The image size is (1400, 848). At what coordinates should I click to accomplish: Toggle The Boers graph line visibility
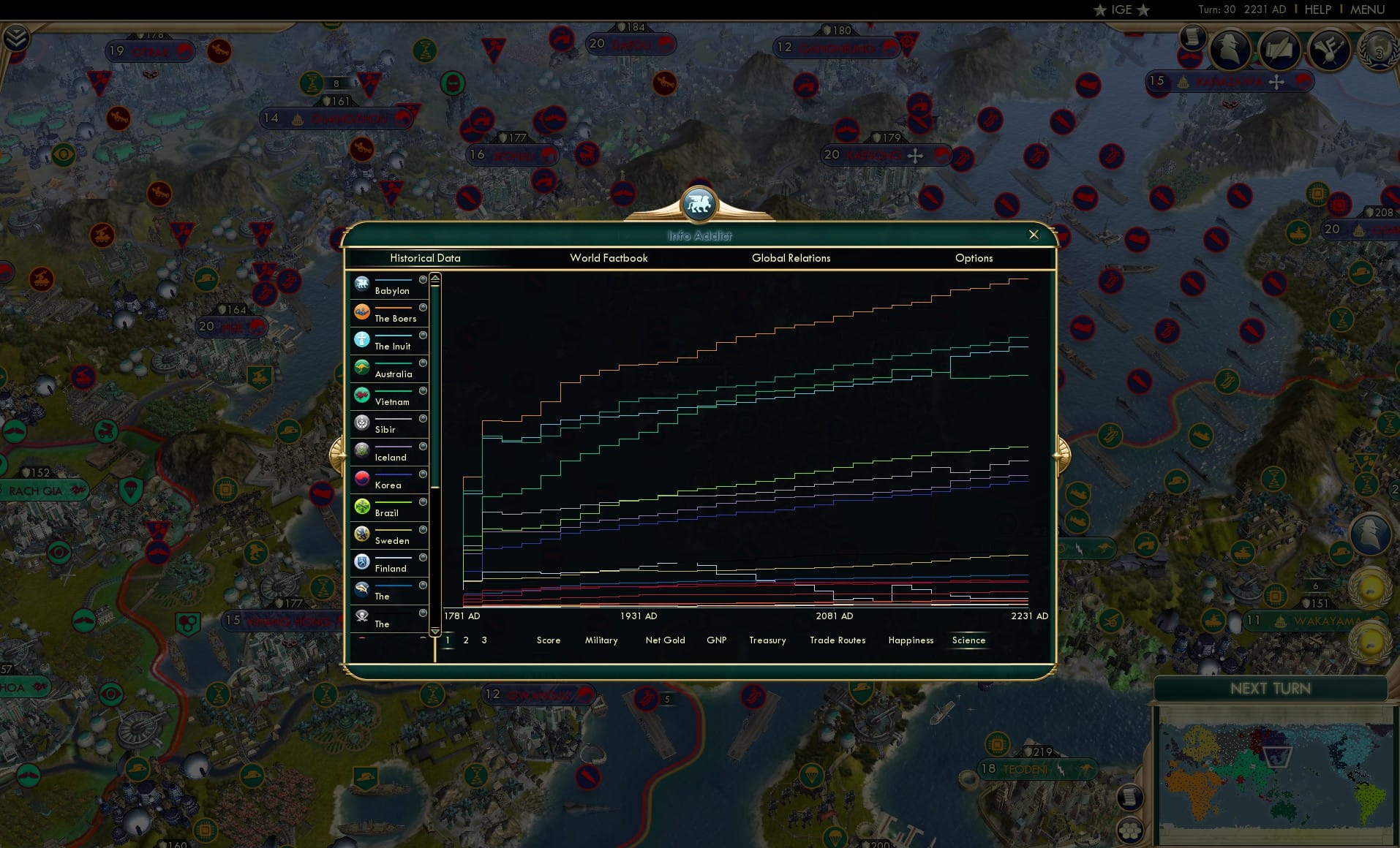(422, 307)
